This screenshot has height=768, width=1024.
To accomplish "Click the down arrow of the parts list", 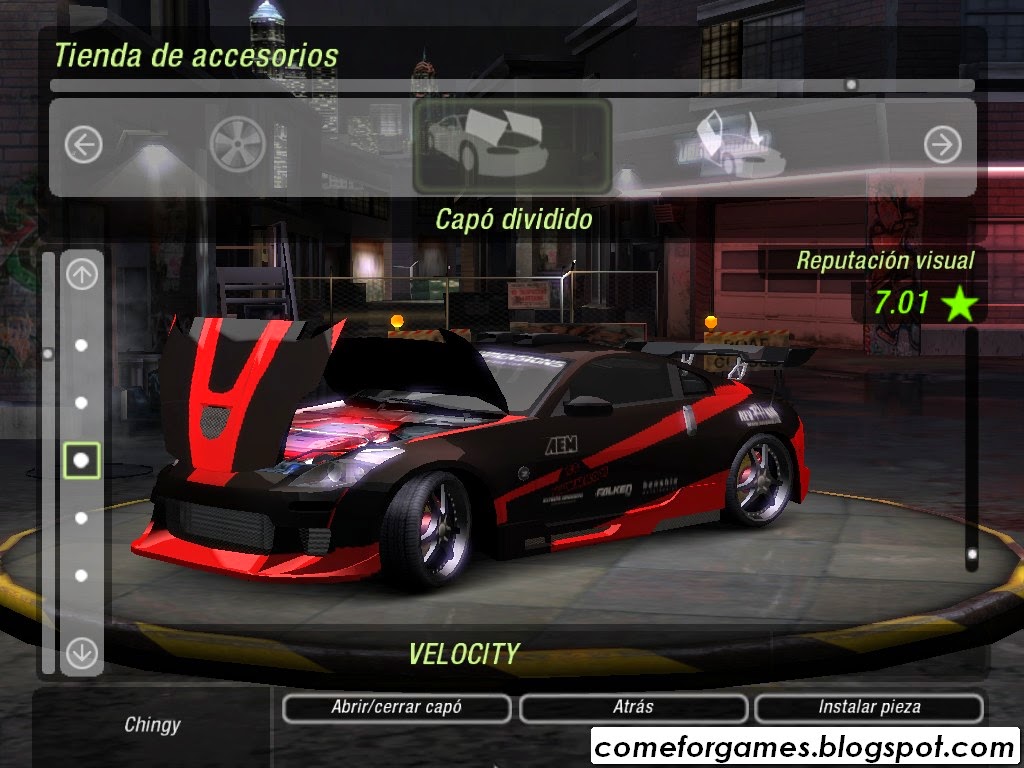I will click(82, 653).
